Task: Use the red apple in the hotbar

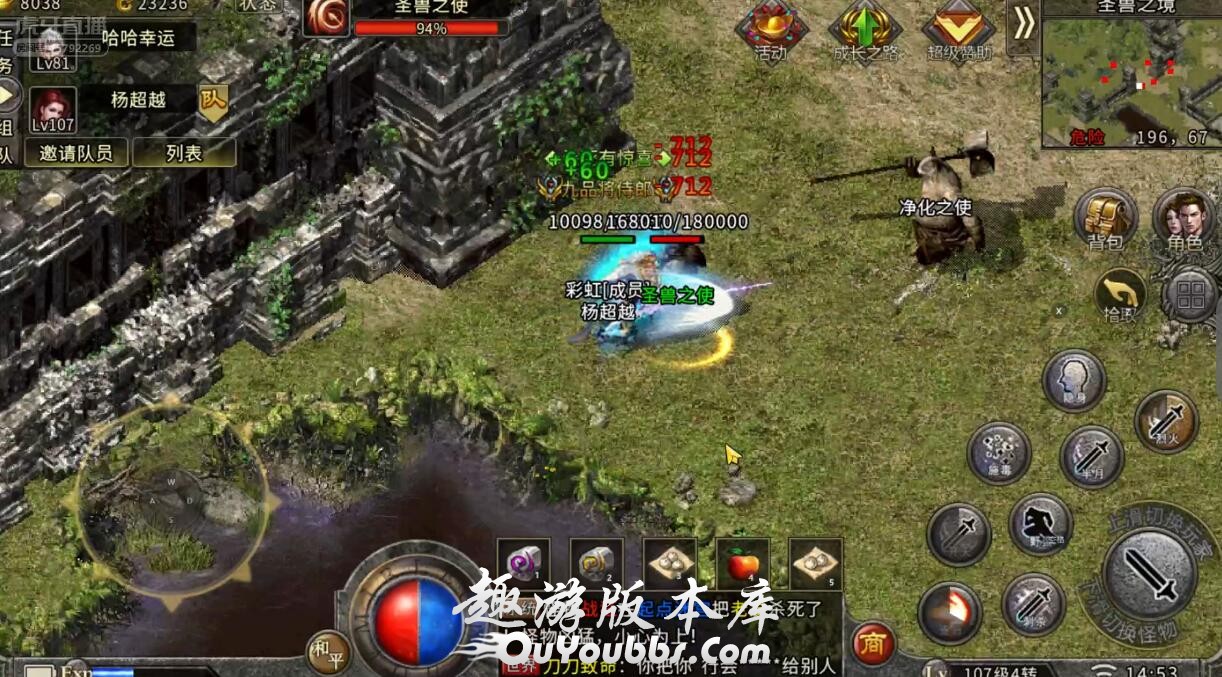Action: point(743,565)
